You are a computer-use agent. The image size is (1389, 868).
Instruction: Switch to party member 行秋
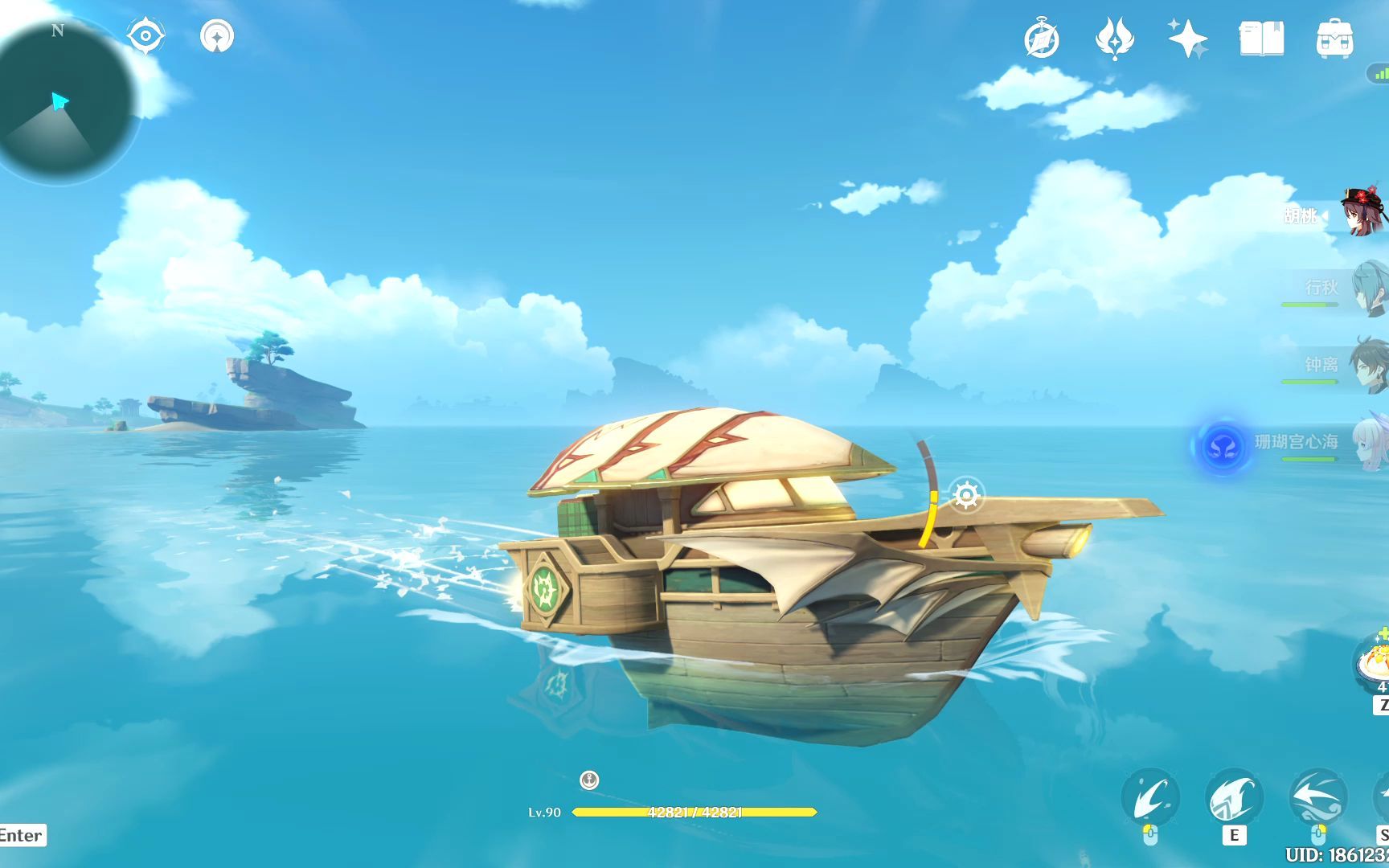coord(1366,288)
